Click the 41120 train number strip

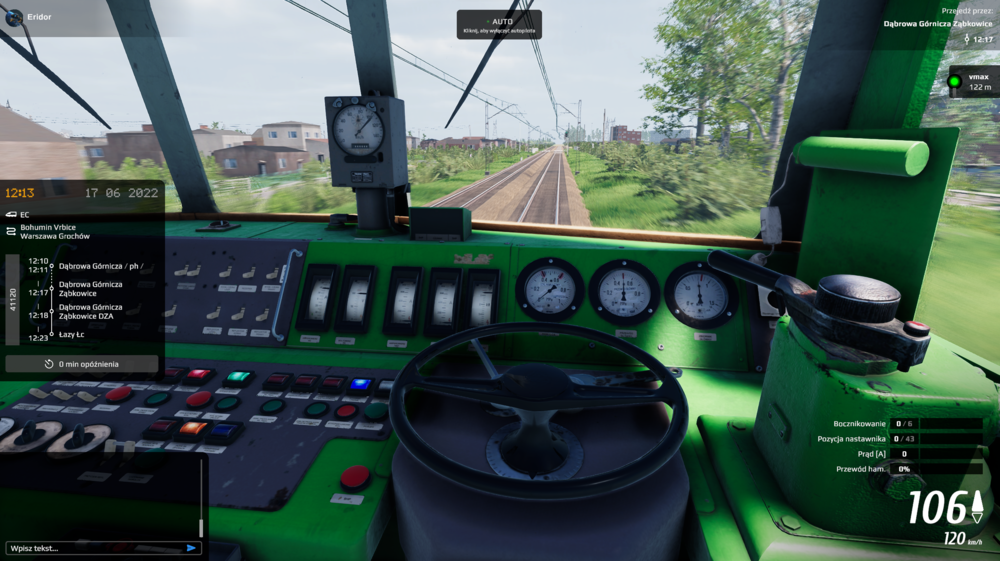(13, 299)
